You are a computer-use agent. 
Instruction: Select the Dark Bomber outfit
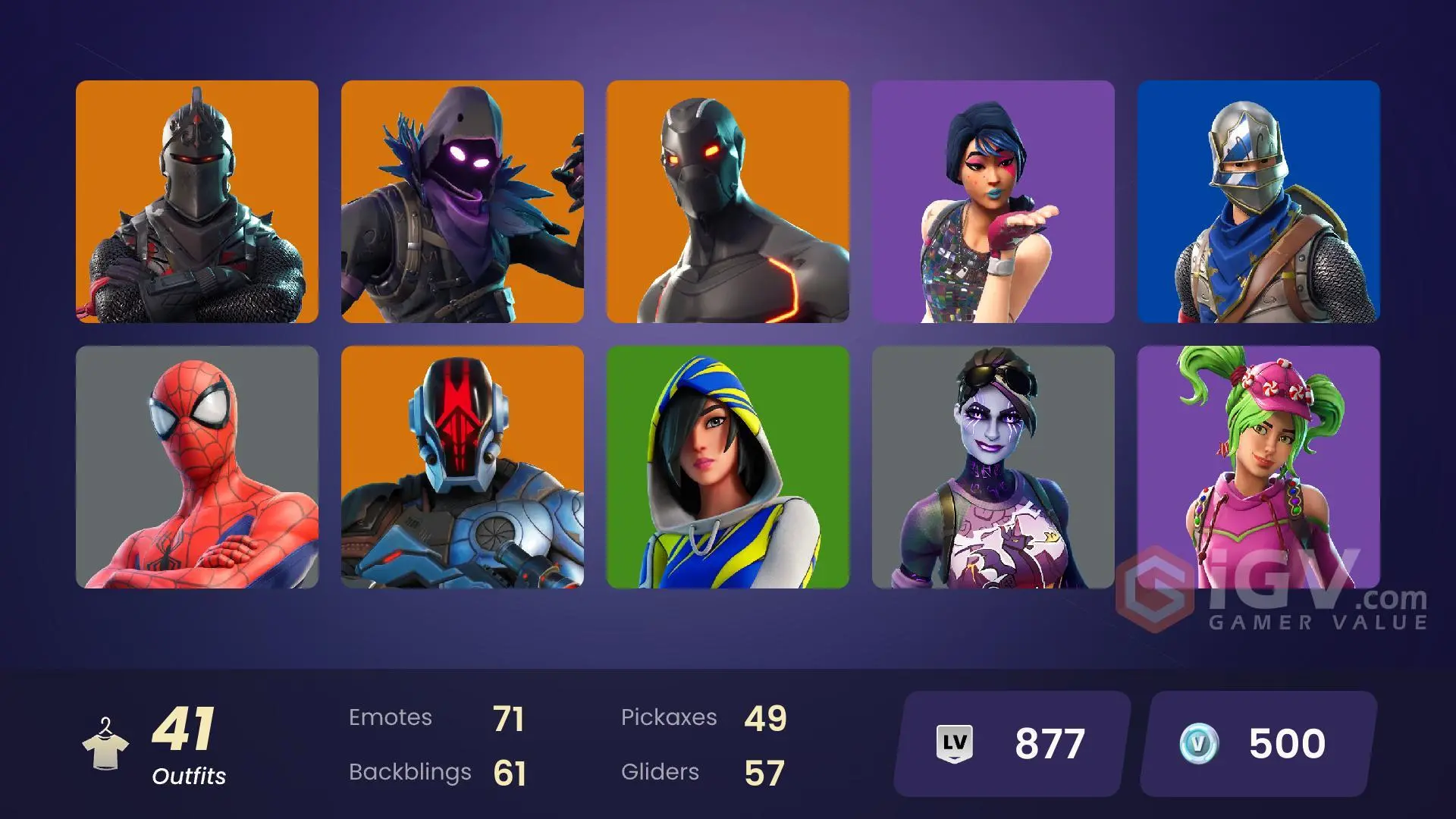(x=993, y=464)
